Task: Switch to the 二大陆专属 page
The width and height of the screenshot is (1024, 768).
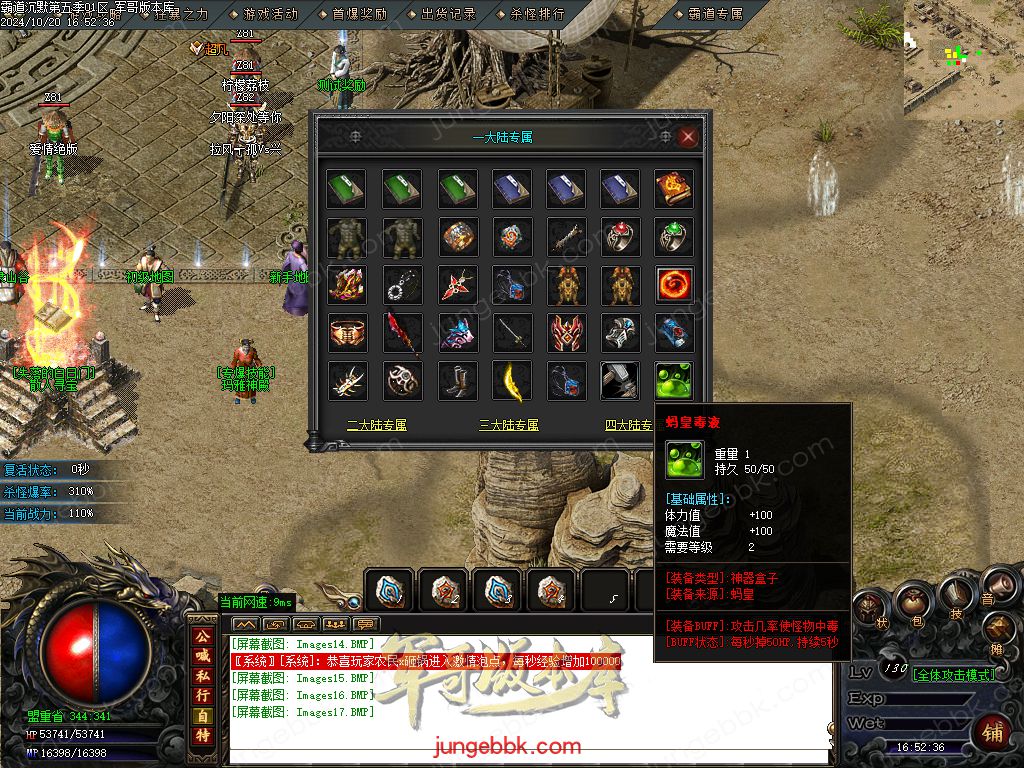Action: pos(377,425)
